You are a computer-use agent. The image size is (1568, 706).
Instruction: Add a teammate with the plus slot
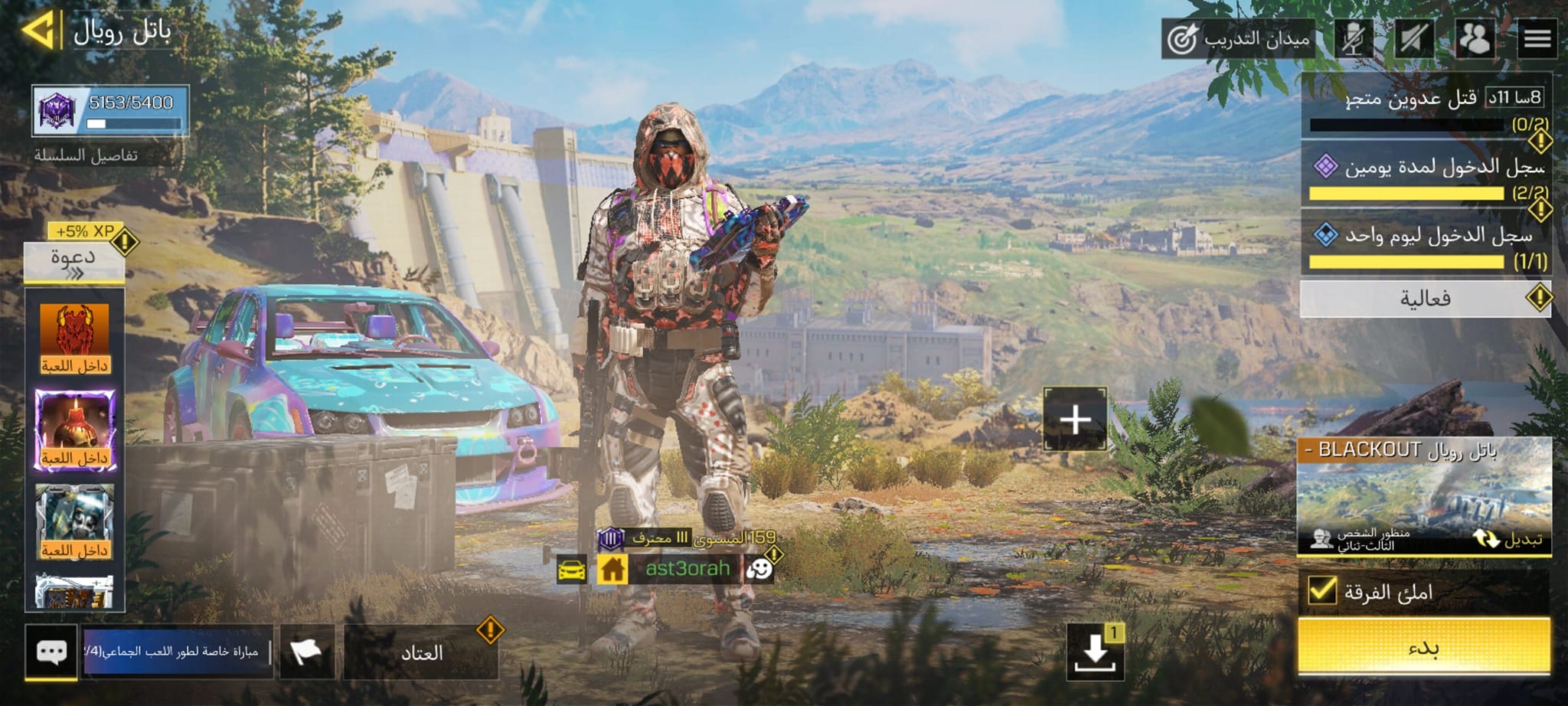[x=1075, y=419]
